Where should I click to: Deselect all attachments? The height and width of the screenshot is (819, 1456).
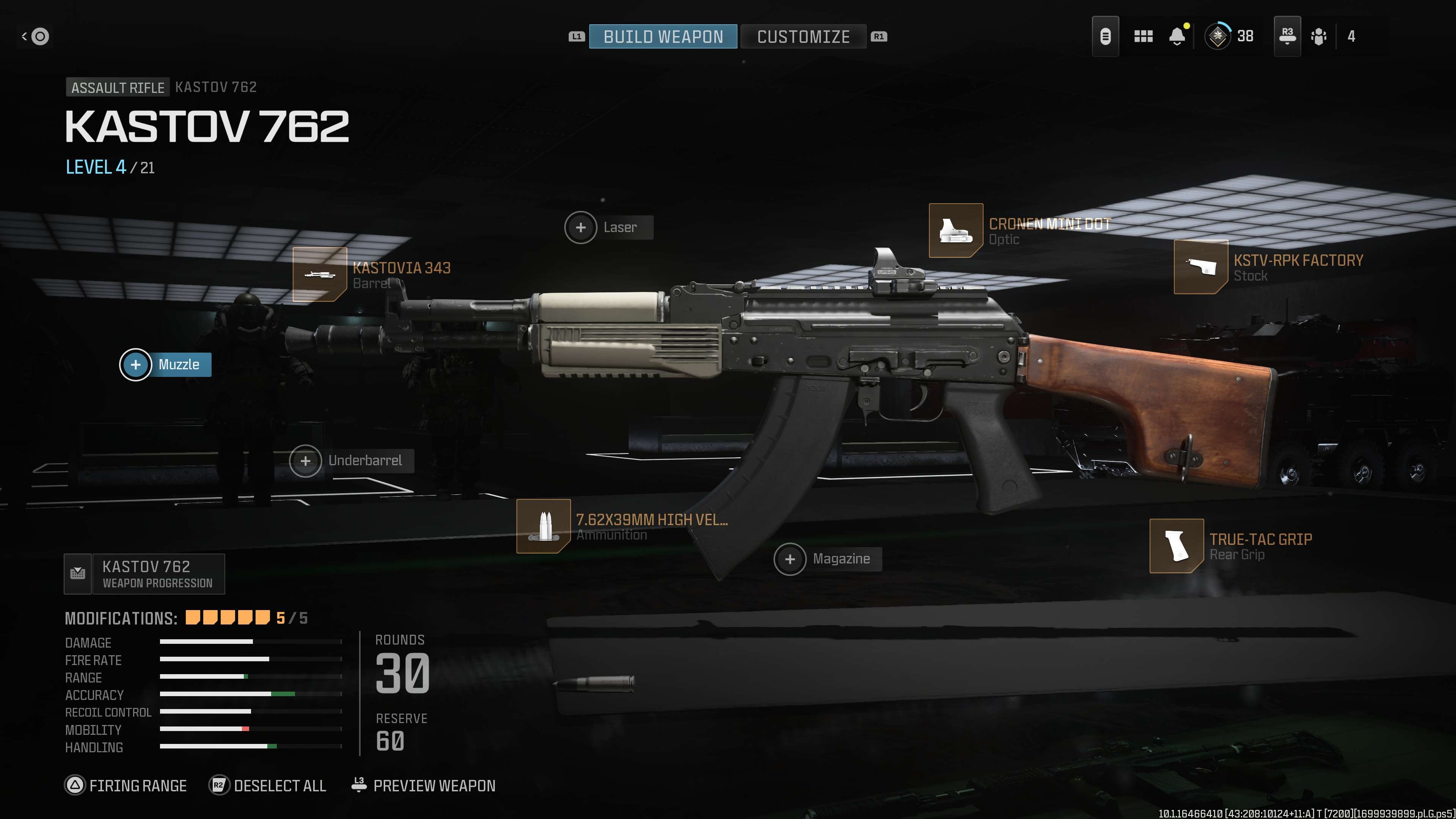268,786
